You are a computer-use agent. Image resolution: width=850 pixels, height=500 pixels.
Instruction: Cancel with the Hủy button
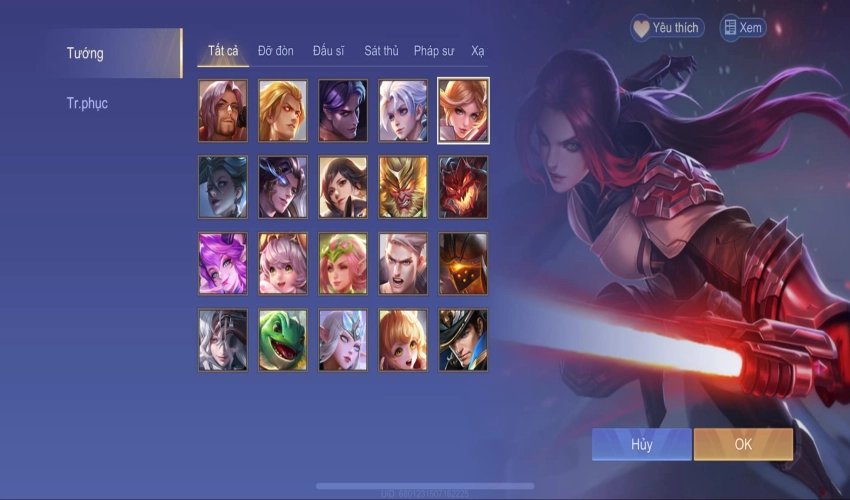coord(641,444)
